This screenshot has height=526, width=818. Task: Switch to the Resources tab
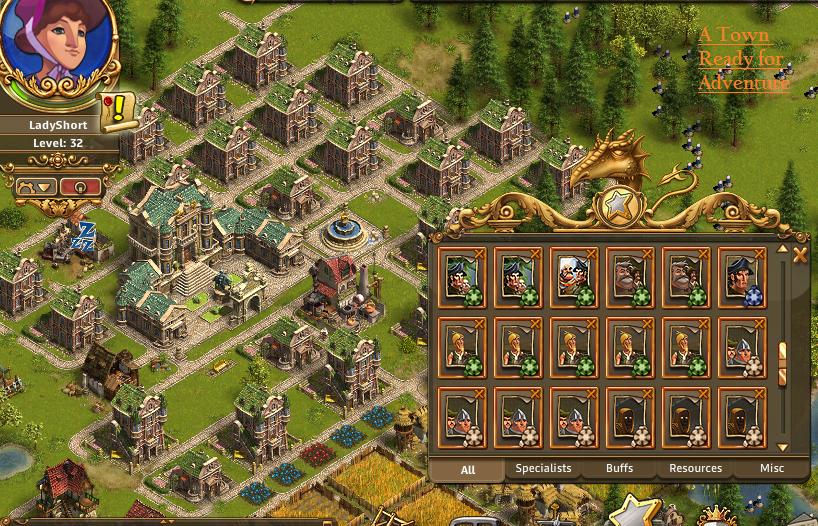tap(695, 468)
